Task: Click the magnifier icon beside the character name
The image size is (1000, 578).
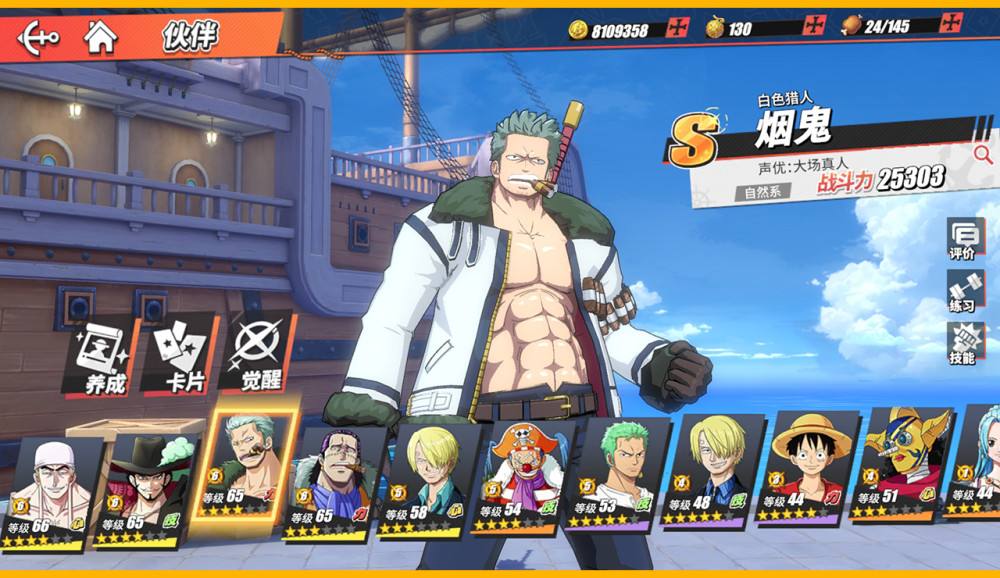Action: 982,154
